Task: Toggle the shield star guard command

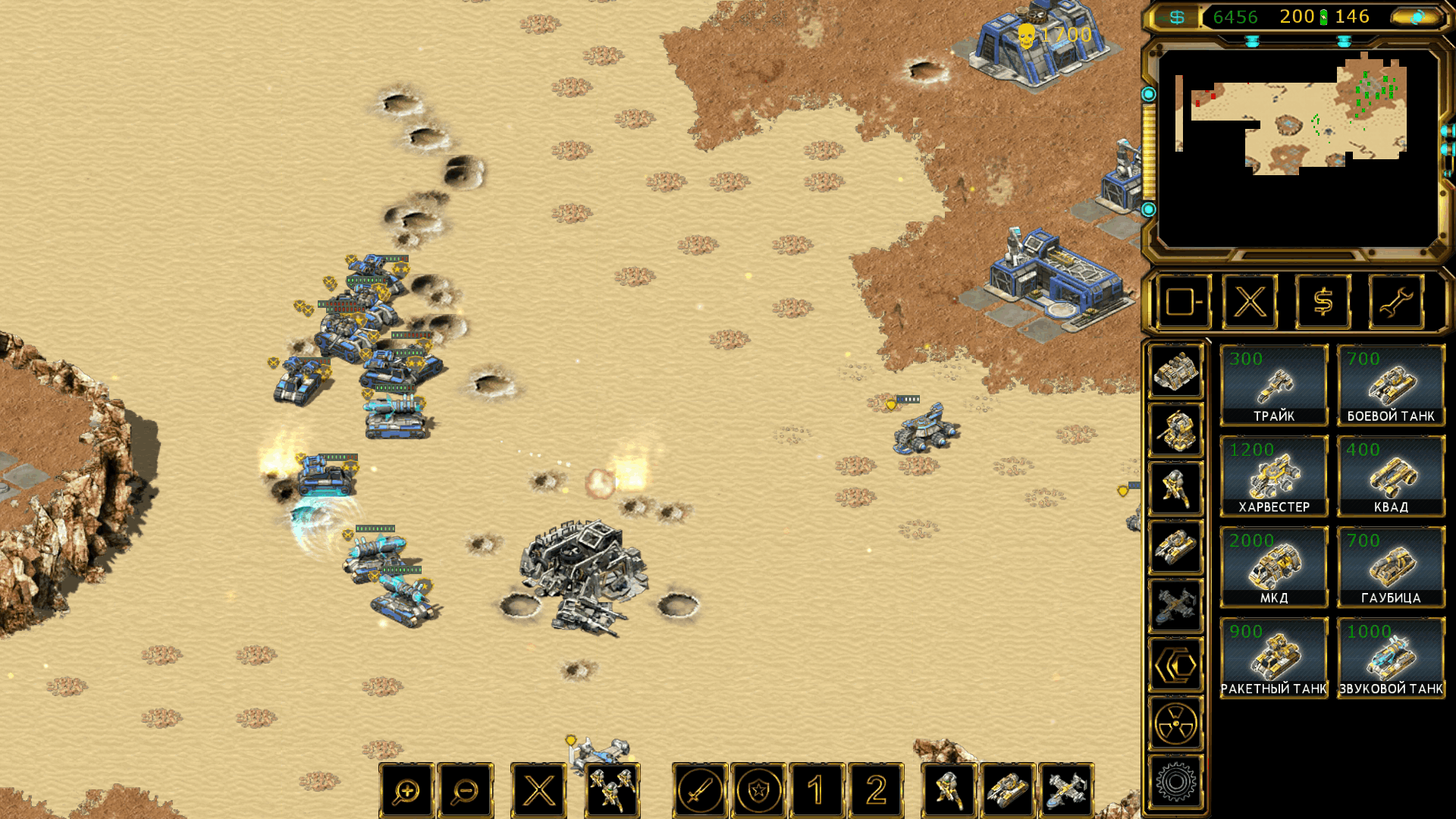Action: click(758, 791)
